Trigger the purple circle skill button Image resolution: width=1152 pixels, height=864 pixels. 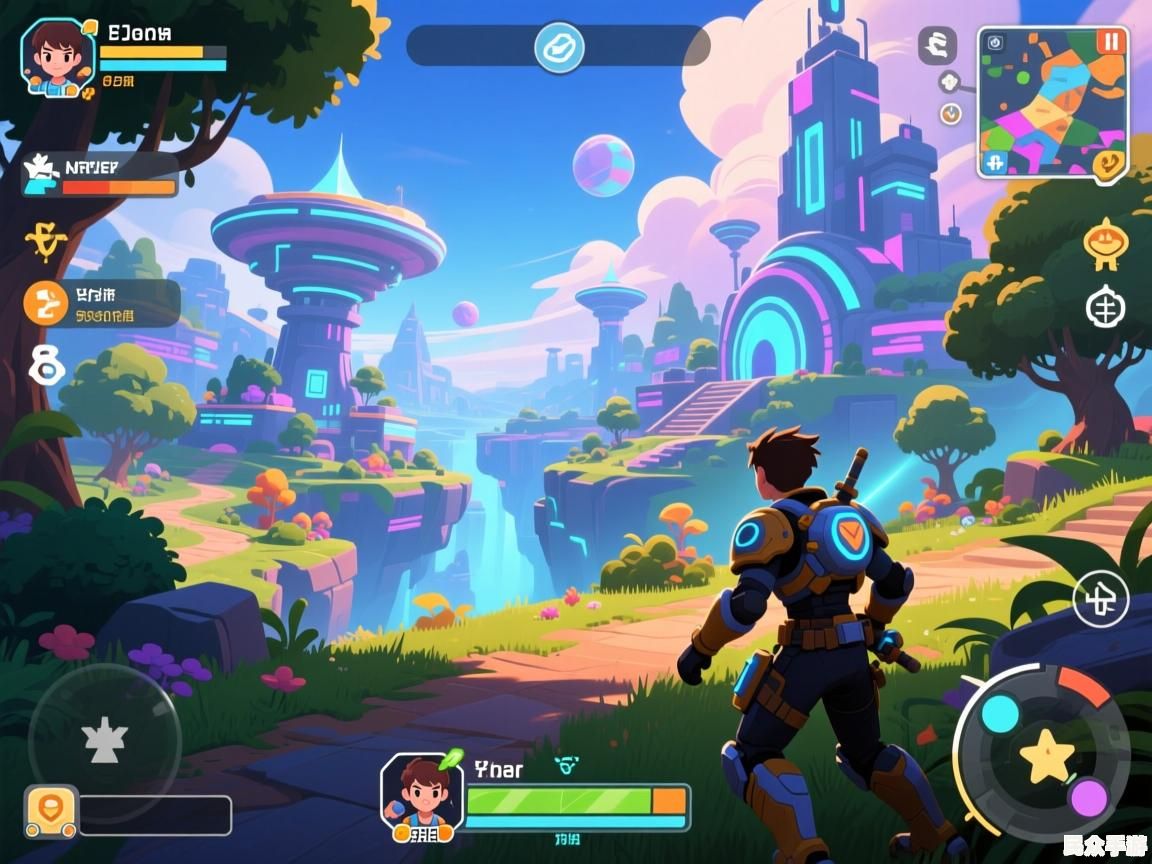(x=1088, y=798)
